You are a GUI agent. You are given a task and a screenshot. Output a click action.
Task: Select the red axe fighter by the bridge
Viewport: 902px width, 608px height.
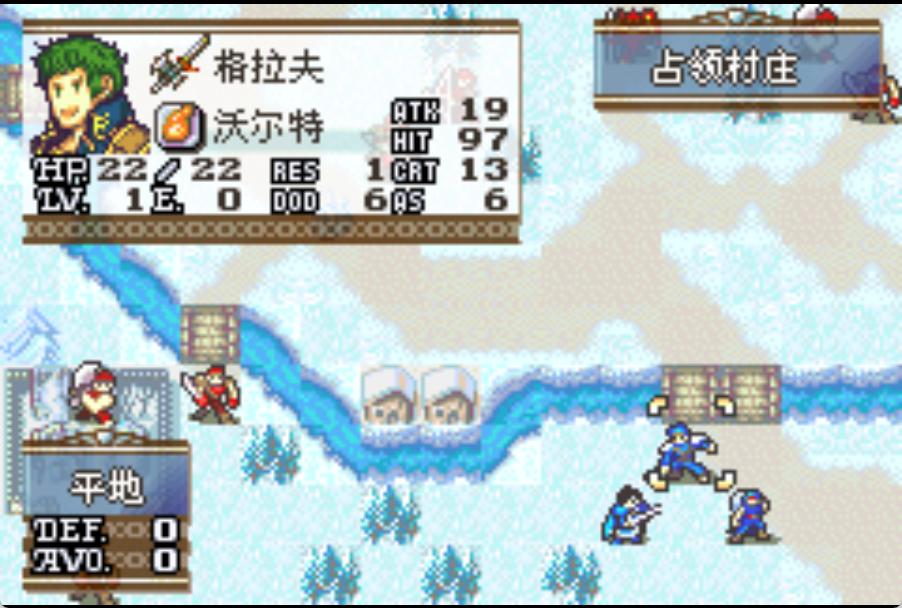click(x=209, y=393)
